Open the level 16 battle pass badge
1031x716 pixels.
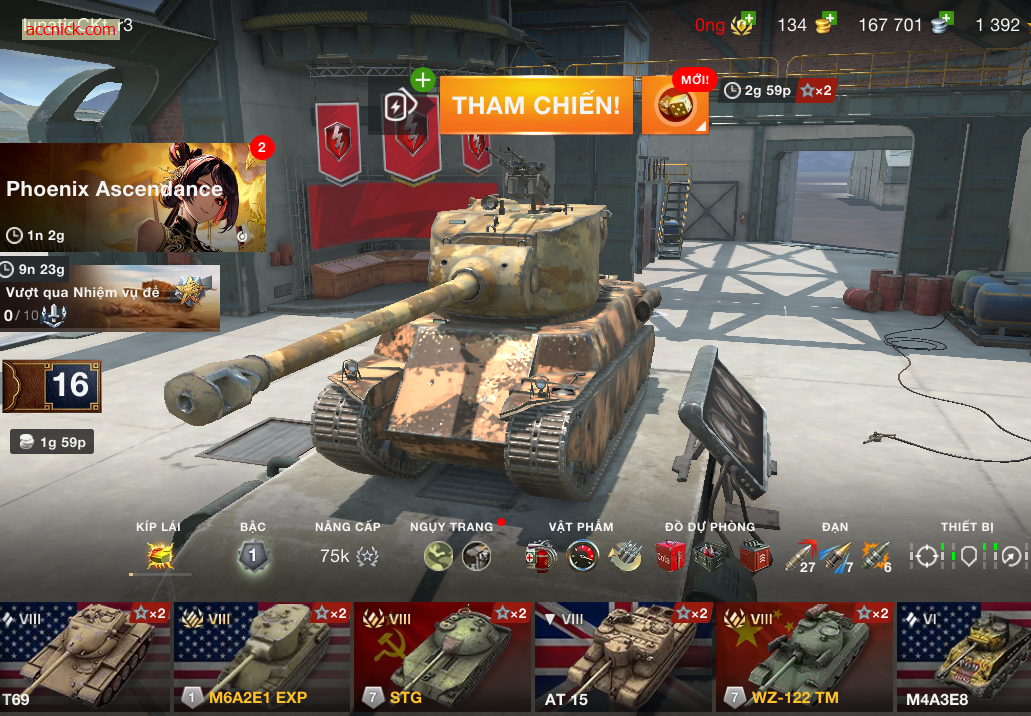(52, 386)
